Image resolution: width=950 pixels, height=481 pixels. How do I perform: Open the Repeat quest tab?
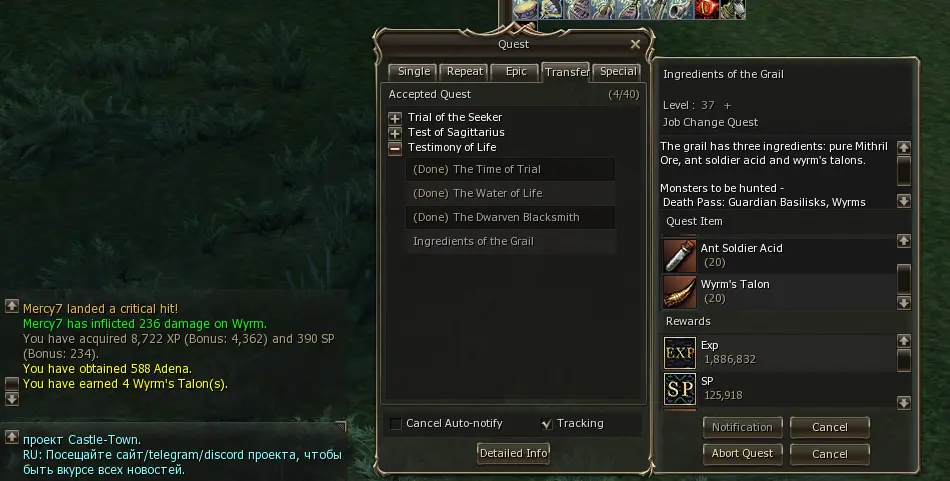coord(465,72)
